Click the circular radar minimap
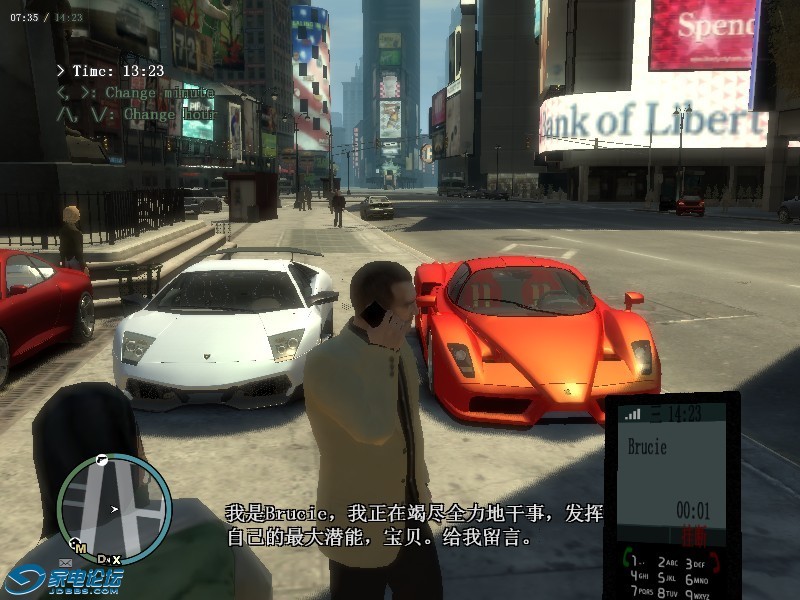 point(113,508)
